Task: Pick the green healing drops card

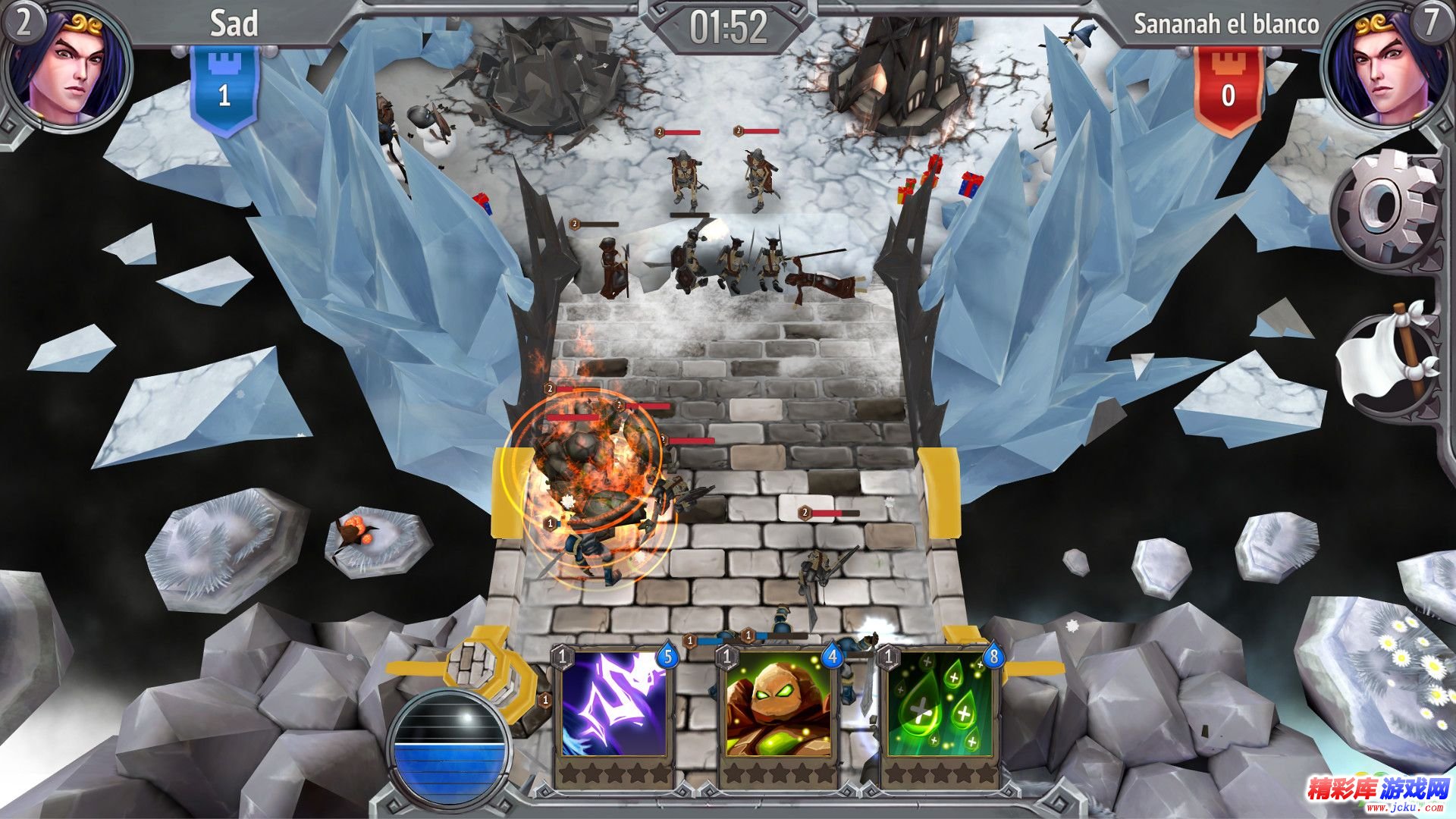Action: pos(940,704)
